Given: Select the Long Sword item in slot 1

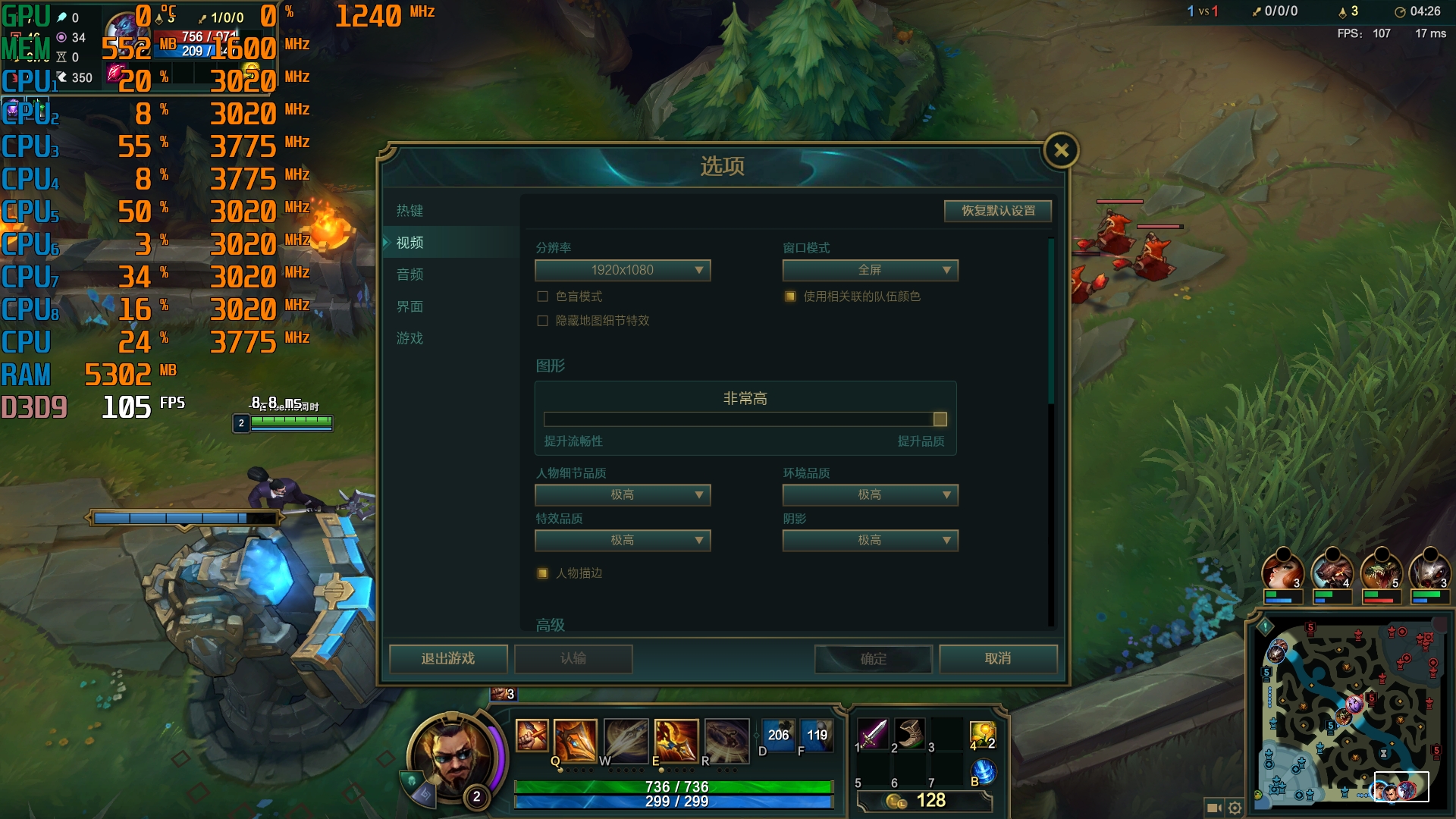Looking at the screenshot, I should (x=874, y=735).
